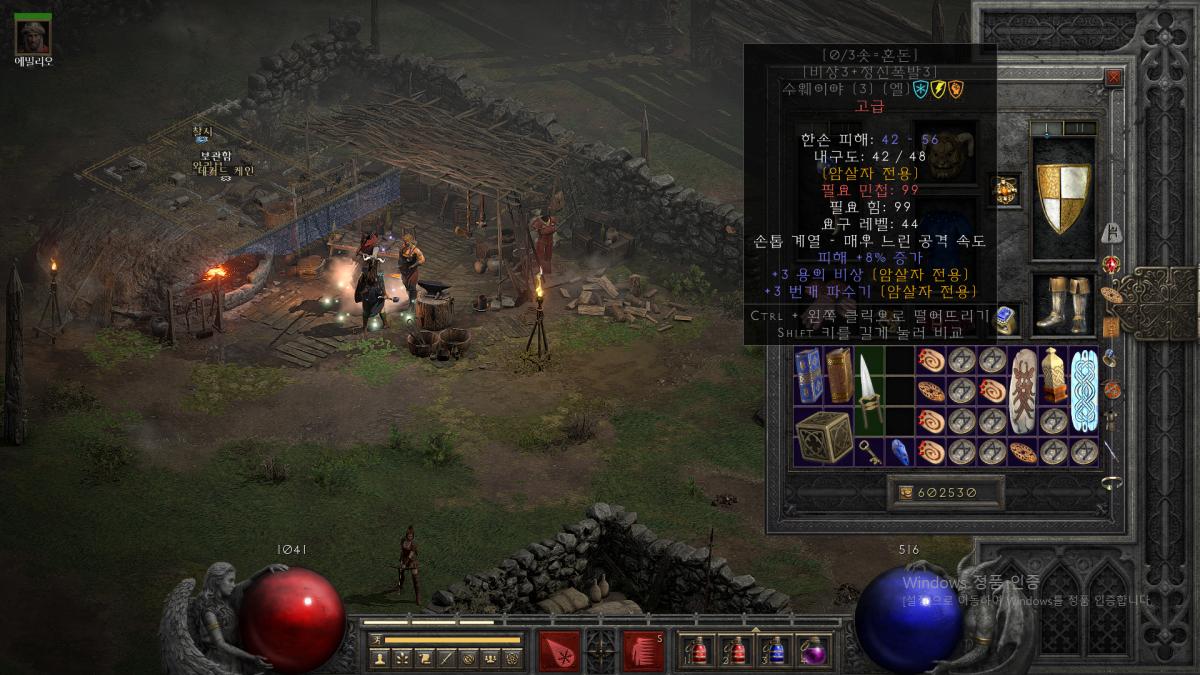Click the equipped boots slot
Screen dimensions: 1200x675
1063,303
